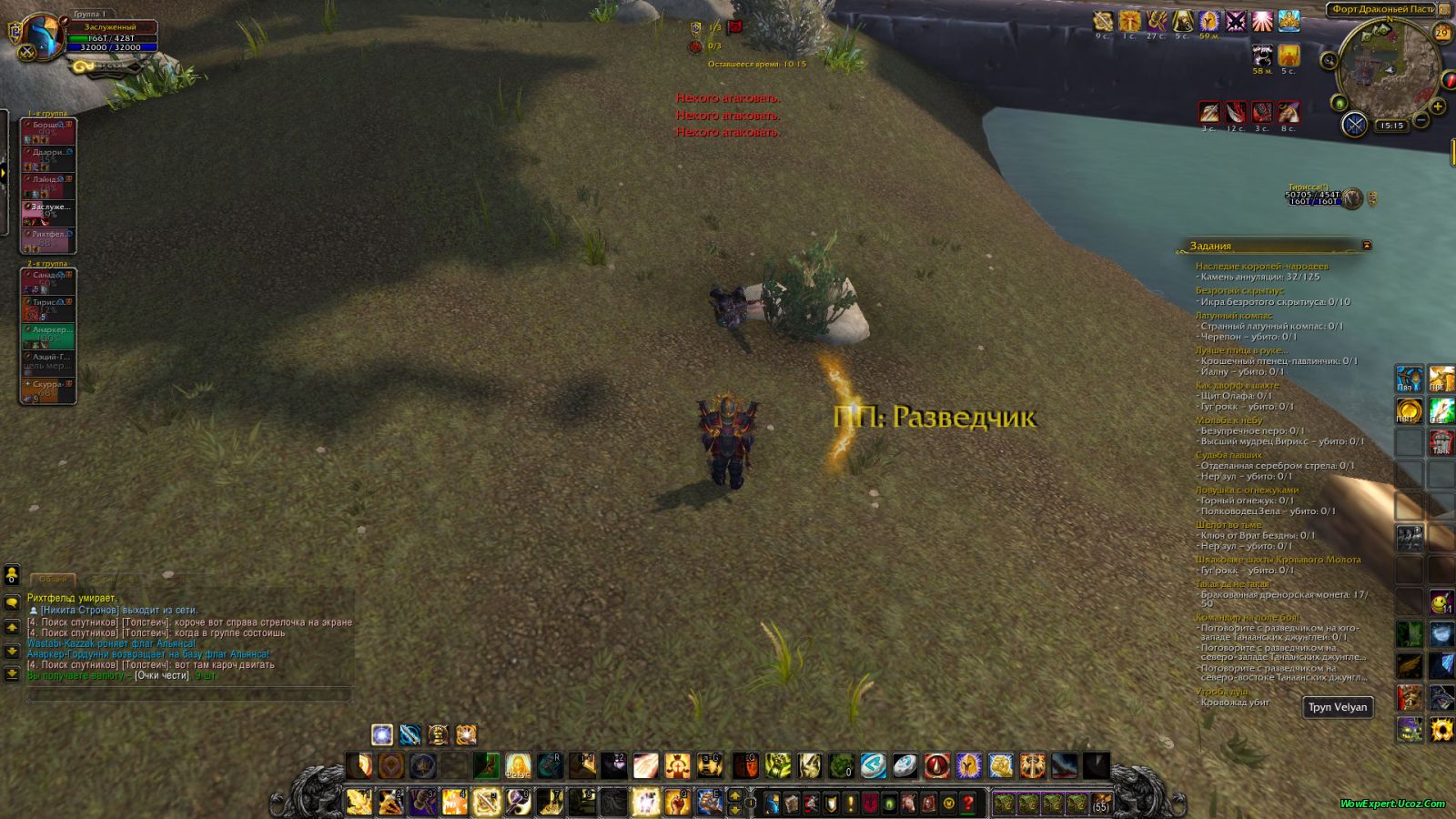This screenshot has height=819, width=1456.
Task: Use the hearthstone-like blue swirl ability
Action: pyautogui.click(x=873, y=766)
